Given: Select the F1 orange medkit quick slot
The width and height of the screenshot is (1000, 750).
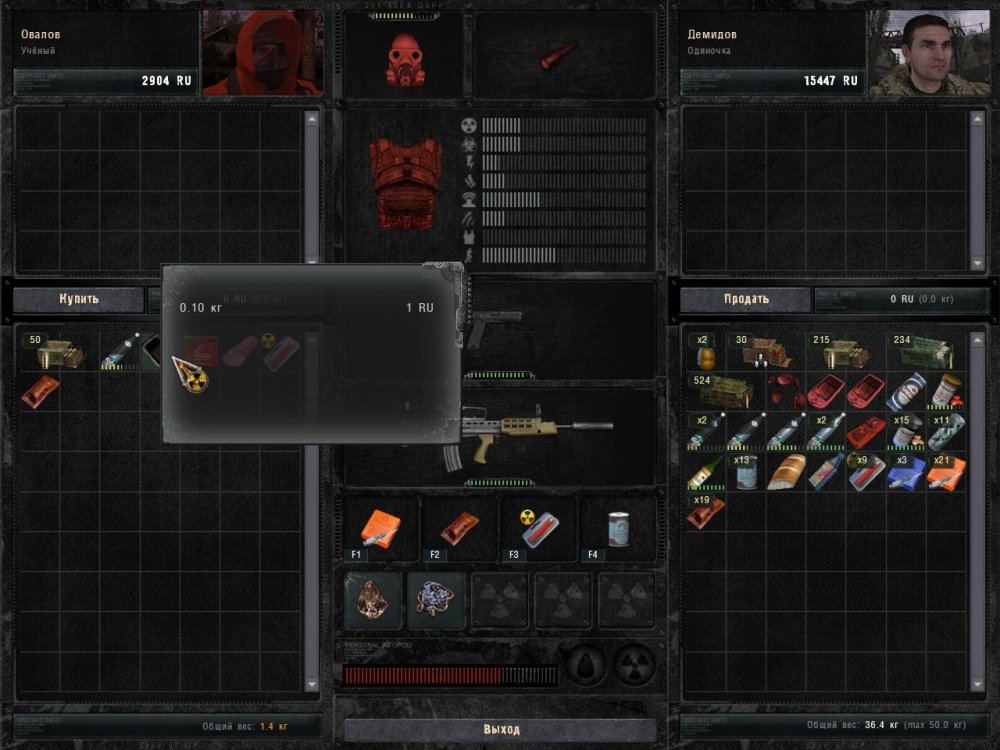Looking at the screenshot, I should [379, 527].
